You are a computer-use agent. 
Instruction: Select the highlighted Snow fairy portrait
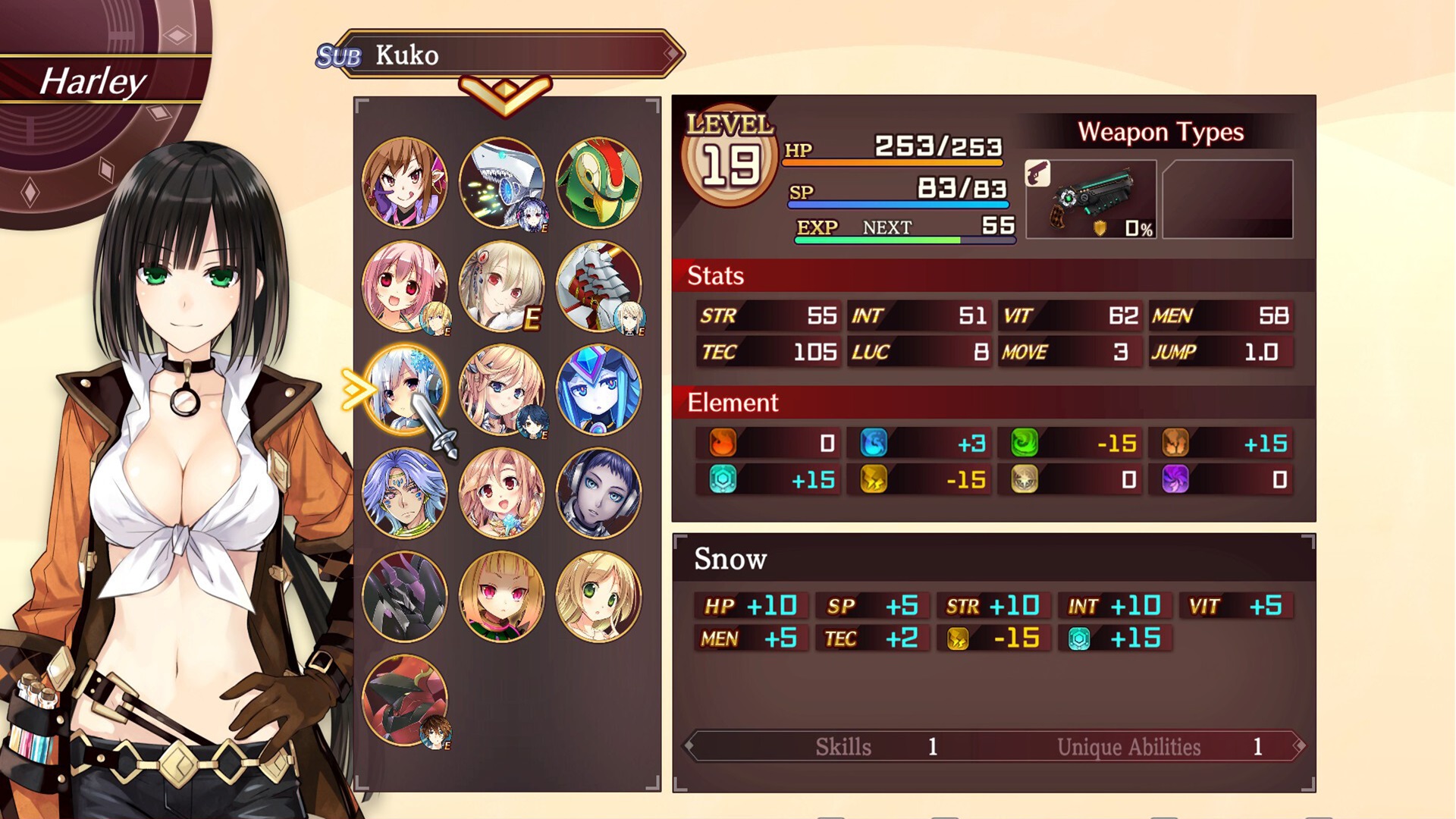point(404,390)
